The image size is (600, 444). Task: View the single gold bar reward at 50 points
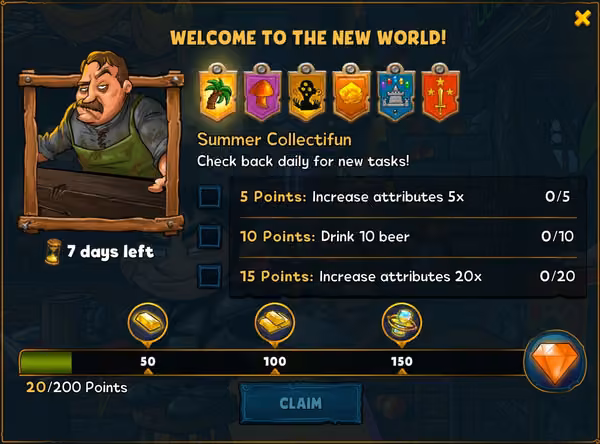click(x=148, y=322)
